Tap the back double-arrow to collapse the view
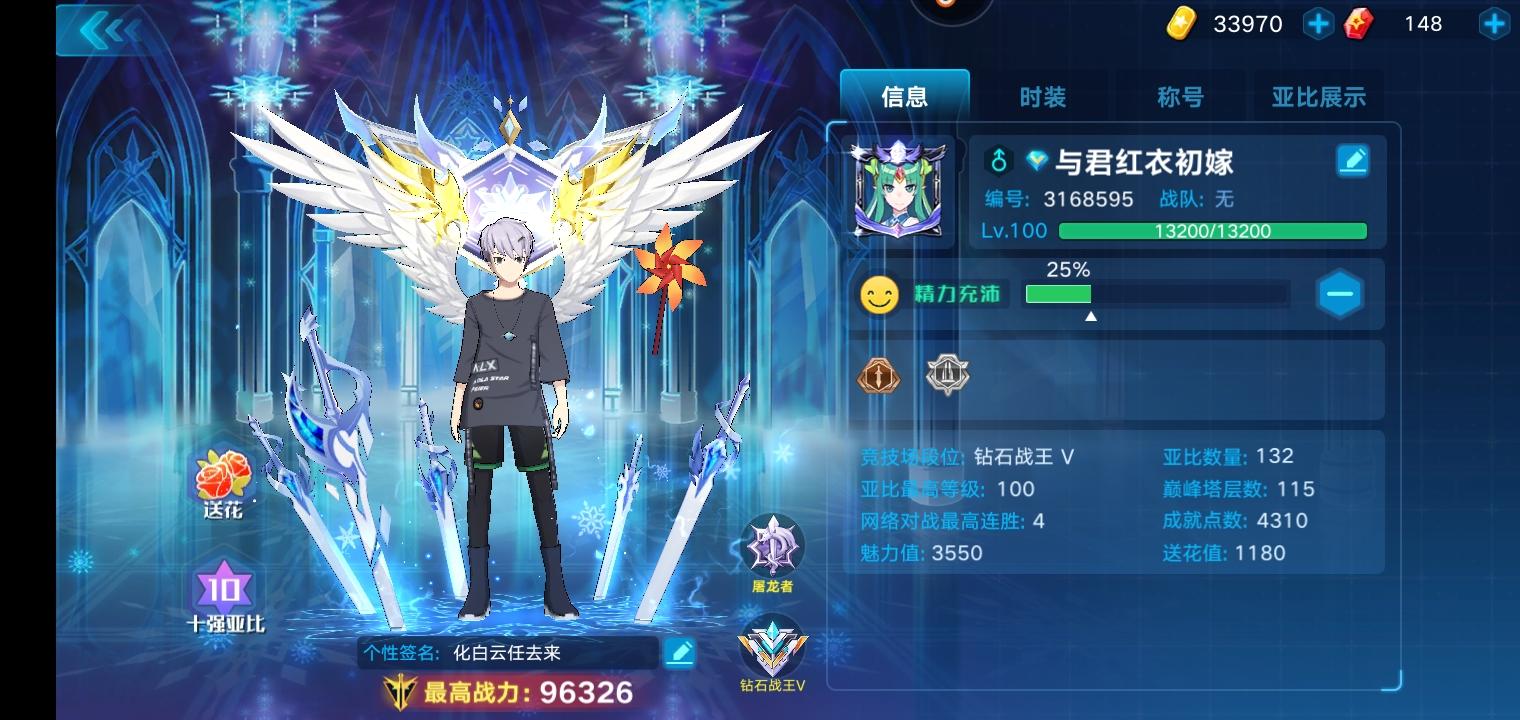Screen dimensions: 1520x720 (x=107, y=29)
